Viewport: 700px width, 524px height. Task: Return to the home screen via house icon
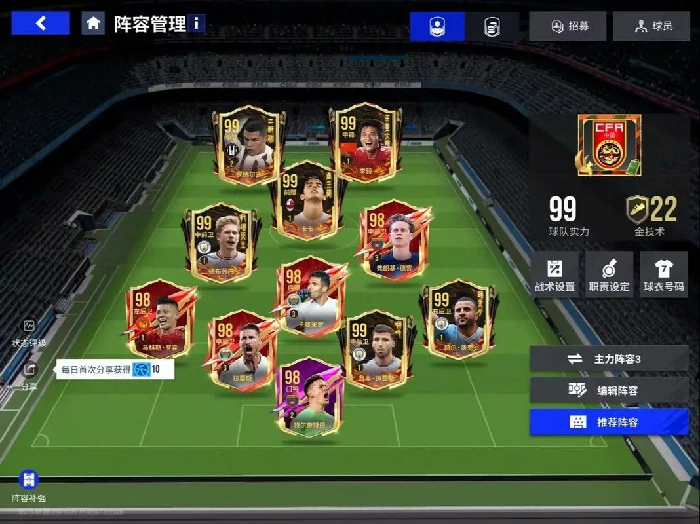(x=93, y=23)
